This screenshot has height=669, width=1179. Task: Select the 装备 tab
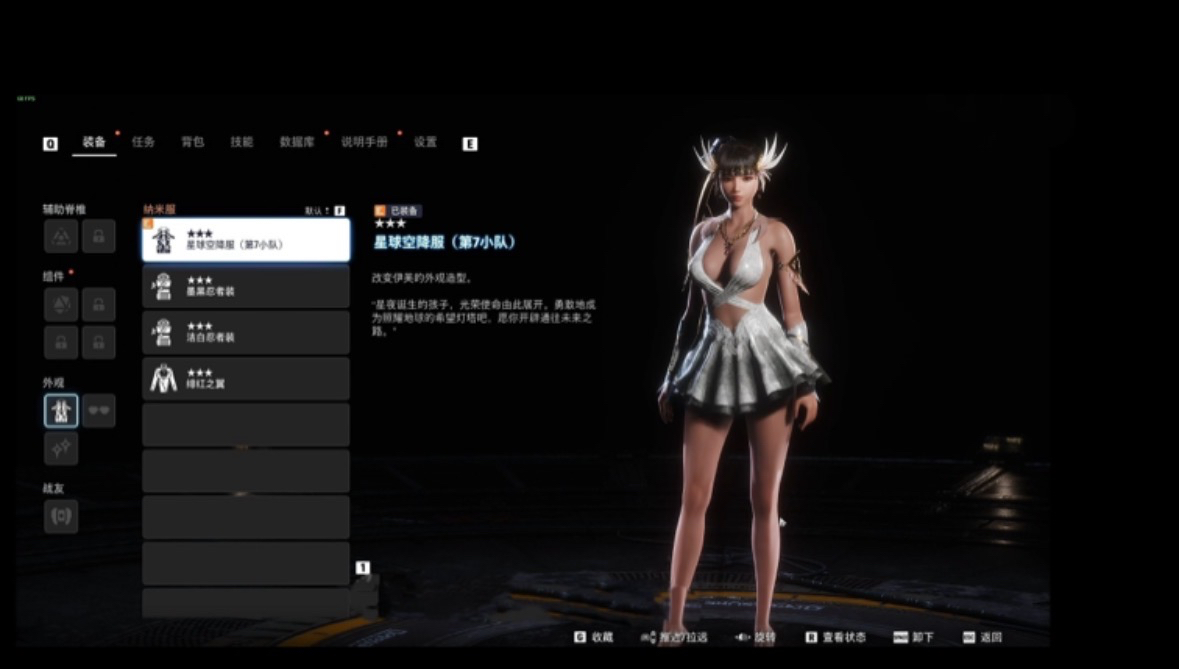[x=94, y=142]
